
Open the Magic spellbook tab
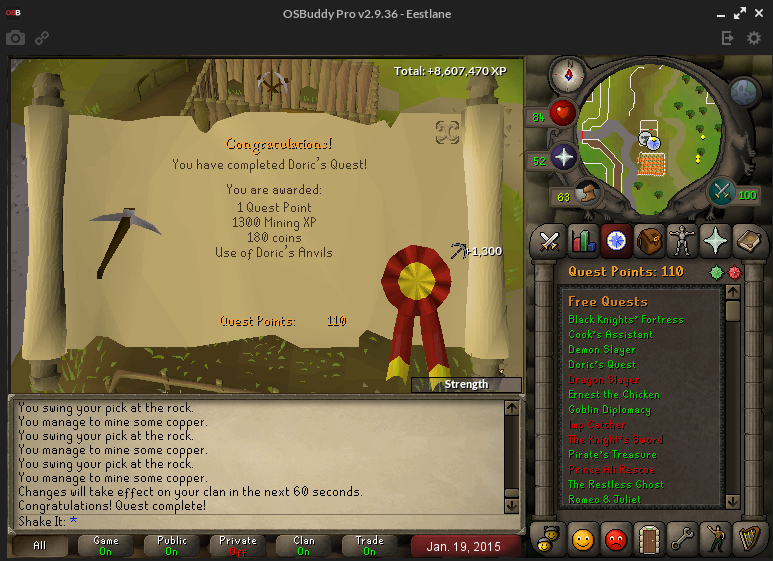pos(749,241)
